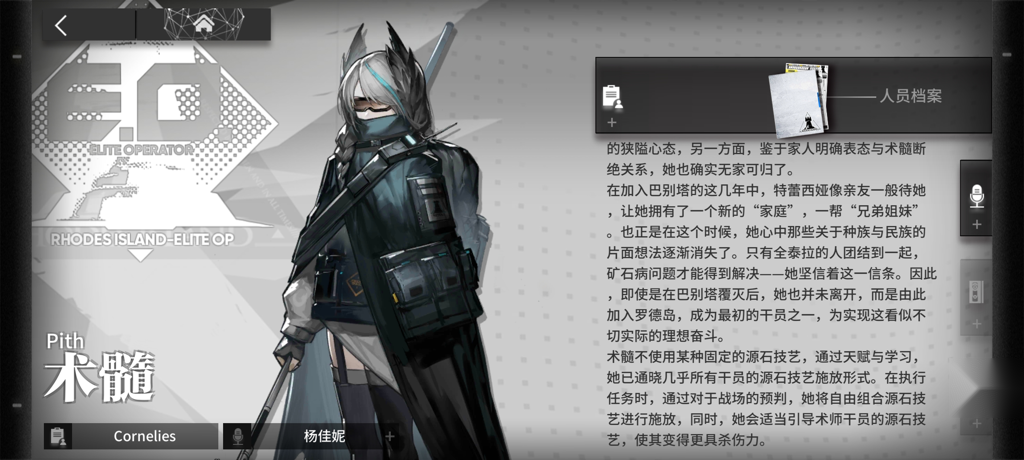Viewport: 1024px width, 460px height.
Task: Switch to the microphone voice tab
Action: [977, 198]
